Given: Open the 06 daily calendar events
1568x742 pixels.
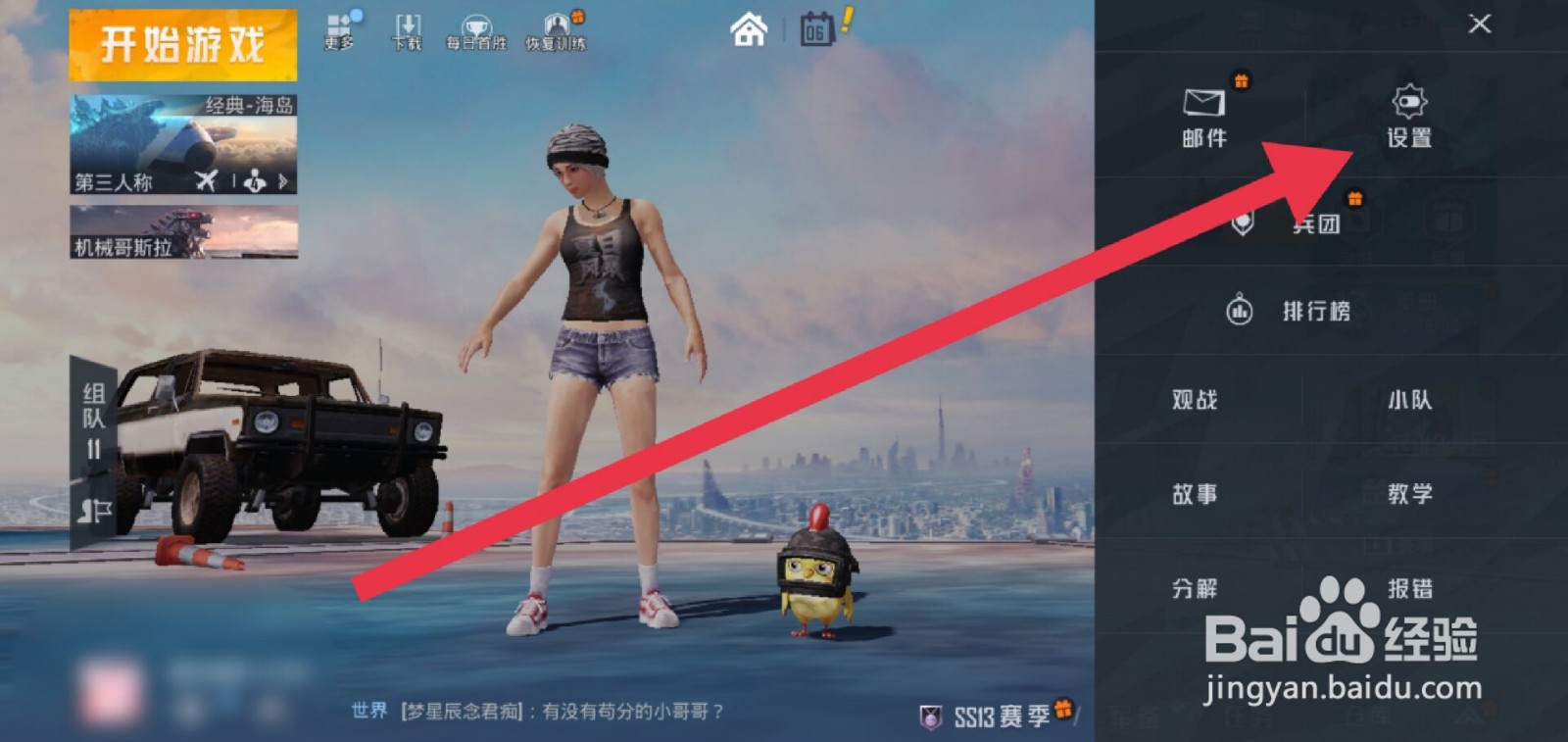Looking at the screenshot, I should coord(816,31).
